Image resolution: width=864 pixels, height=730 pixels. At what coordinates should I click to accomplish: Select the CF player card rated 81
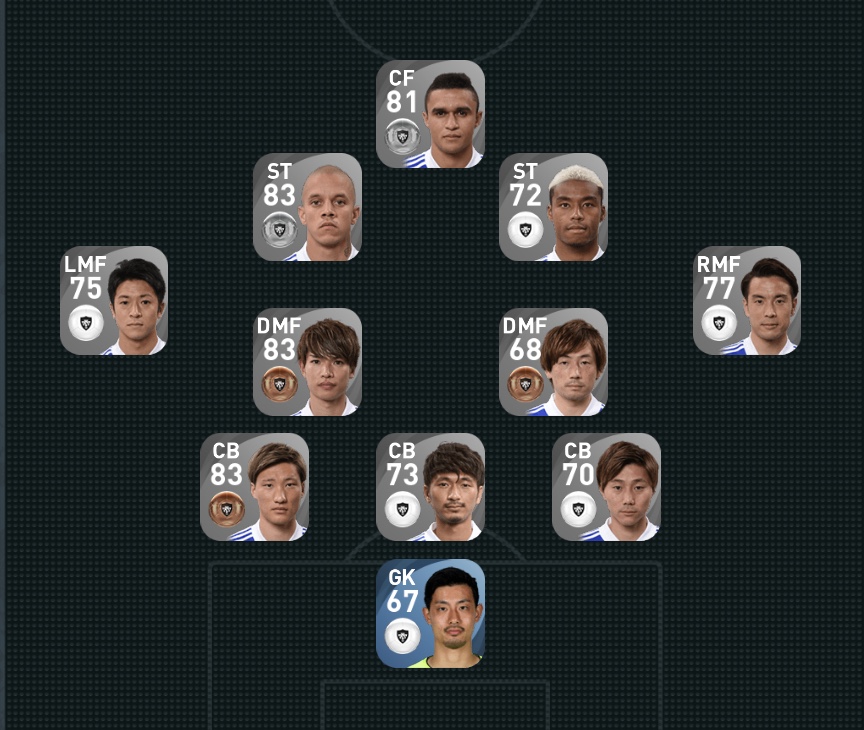(430, 114)
